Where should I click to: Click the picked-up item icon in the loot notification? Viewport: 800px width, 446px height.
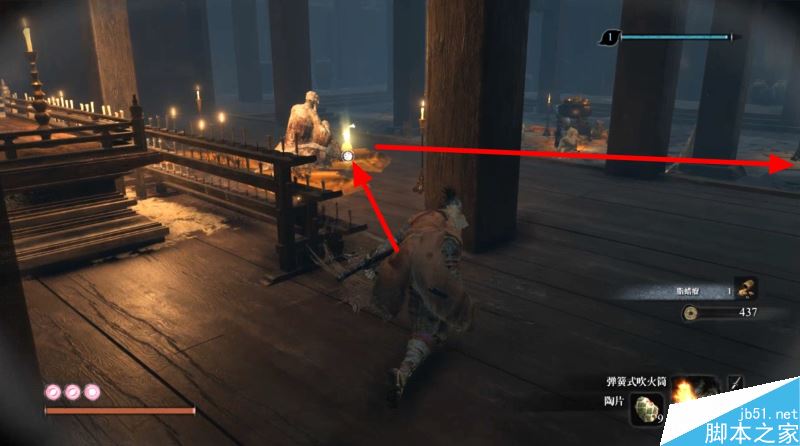tap(746, 289)
